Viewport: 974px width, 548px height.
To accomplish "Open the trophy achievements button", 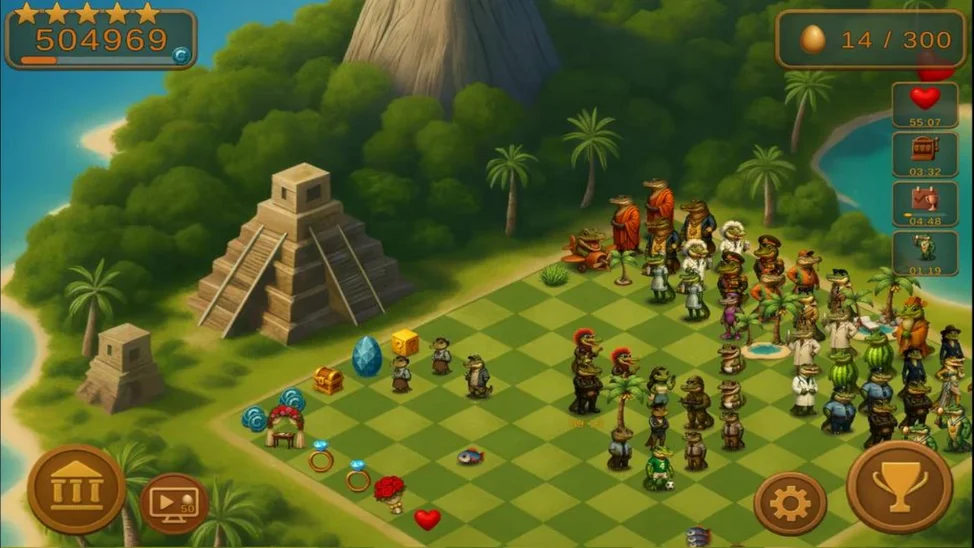I will click(899, 487).
